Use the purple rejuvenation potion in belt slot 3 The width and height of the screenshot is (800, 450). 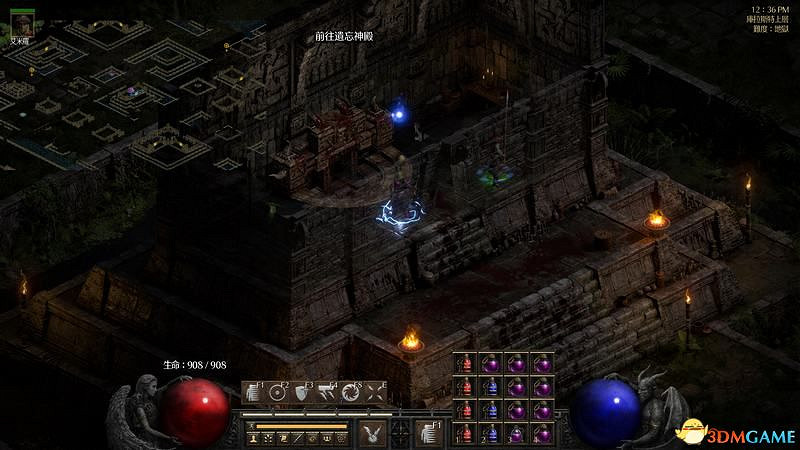[516, 433]
